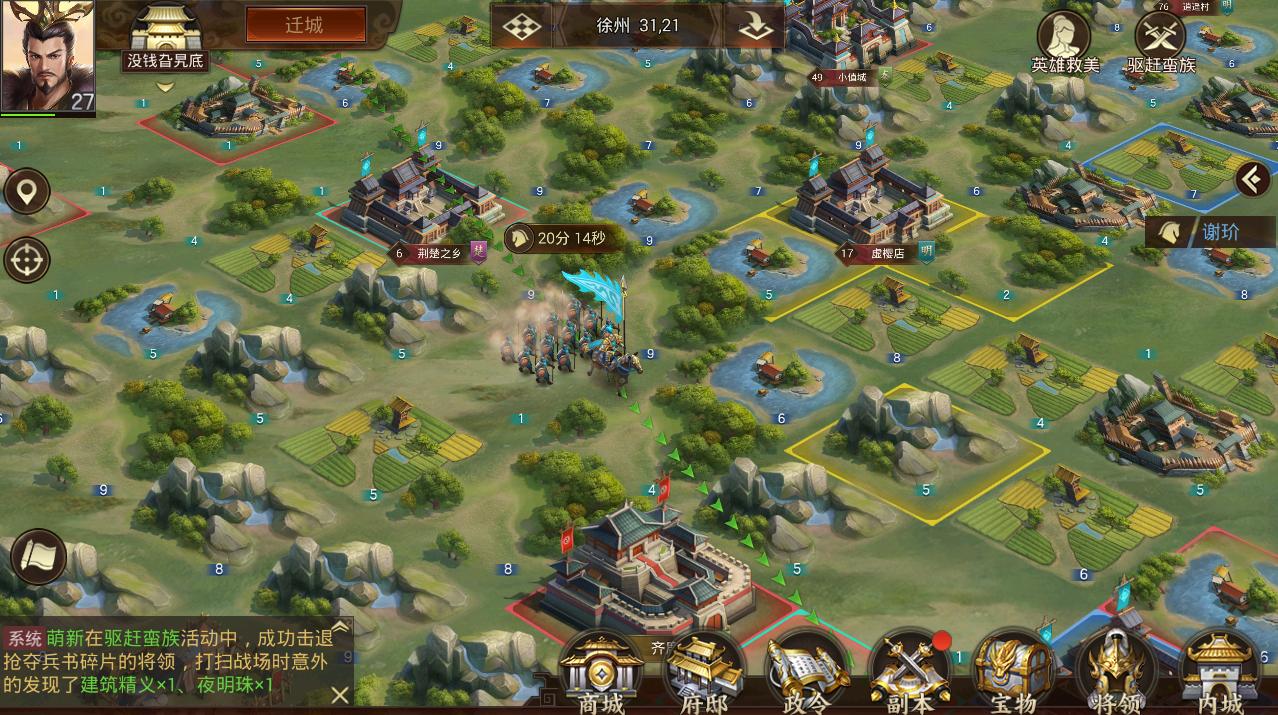Click the 迁城 relocate city button
The image size is (1278, 715).
304,25
